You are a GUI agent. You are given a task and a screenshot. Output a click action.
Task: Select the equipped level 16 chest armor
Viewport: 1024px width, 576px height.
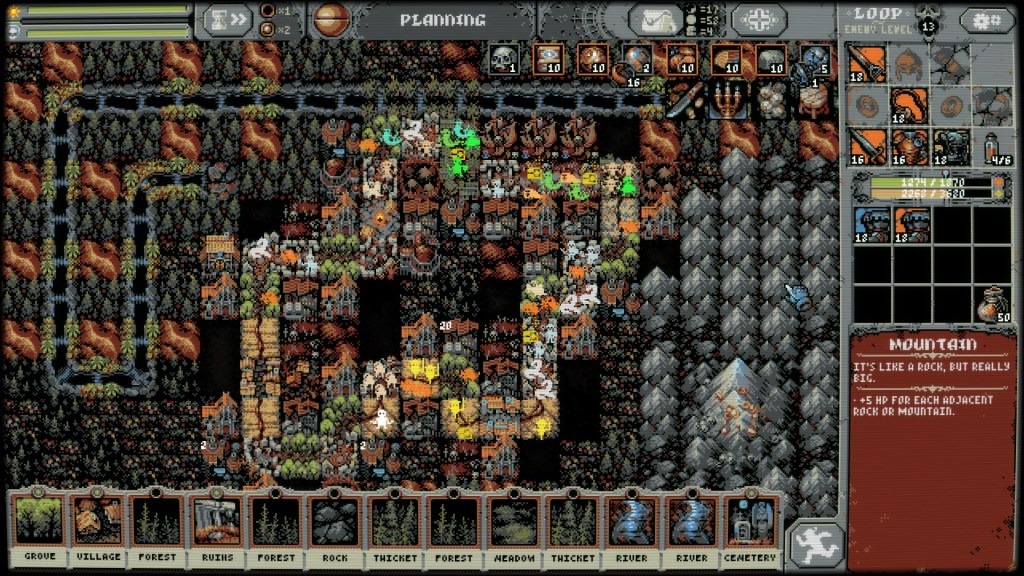pyautogui.click(x=910, y=147)
